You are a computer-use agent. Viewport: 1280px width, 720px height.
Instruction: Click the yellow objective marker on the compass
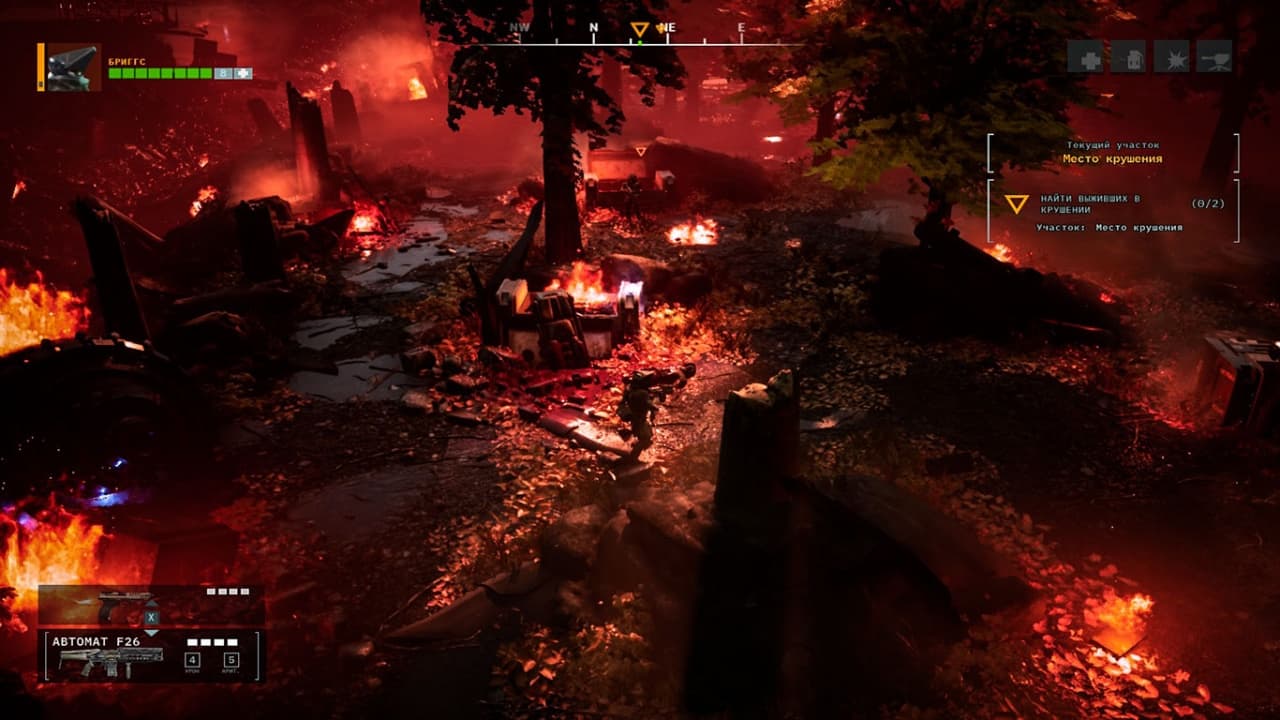(x=639, y=30)
